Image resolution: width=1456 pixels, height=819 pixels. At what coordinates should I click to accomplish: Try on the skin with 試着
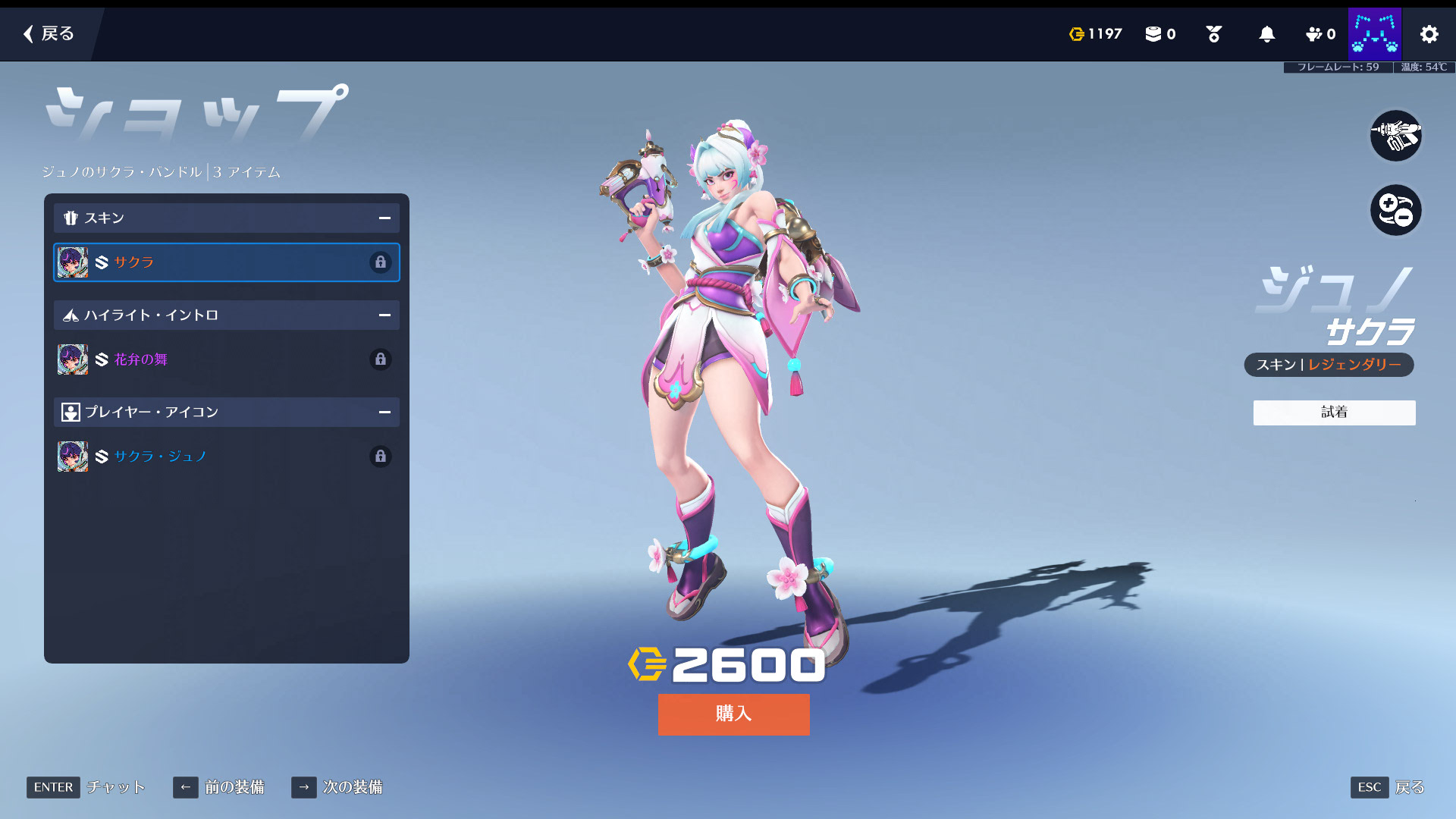(1334, 413)
